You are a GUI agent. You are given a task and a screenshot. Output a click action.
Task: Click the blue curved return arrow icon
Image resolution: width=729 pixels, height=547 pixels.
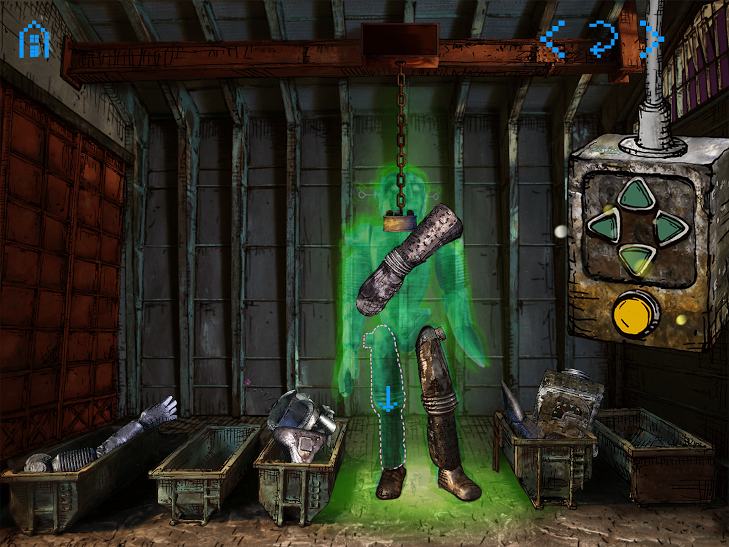click(x=602, y=39)
